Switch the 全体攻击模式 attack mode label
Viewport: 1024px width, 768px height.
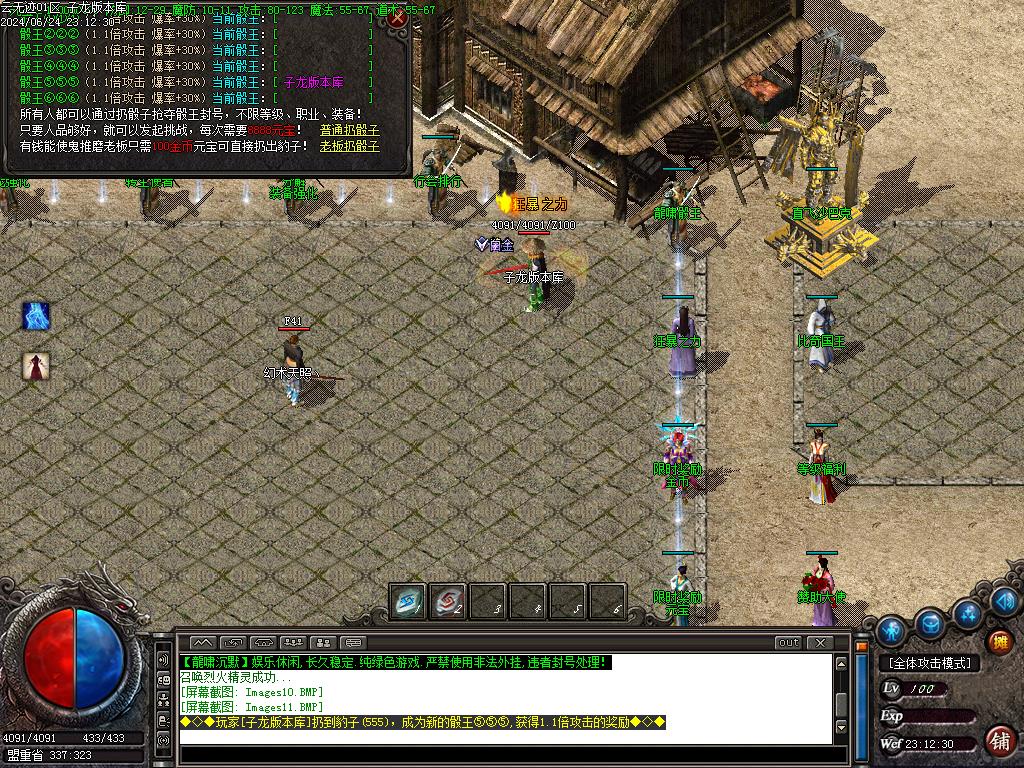pyautogui.click(x=929, y=663)
